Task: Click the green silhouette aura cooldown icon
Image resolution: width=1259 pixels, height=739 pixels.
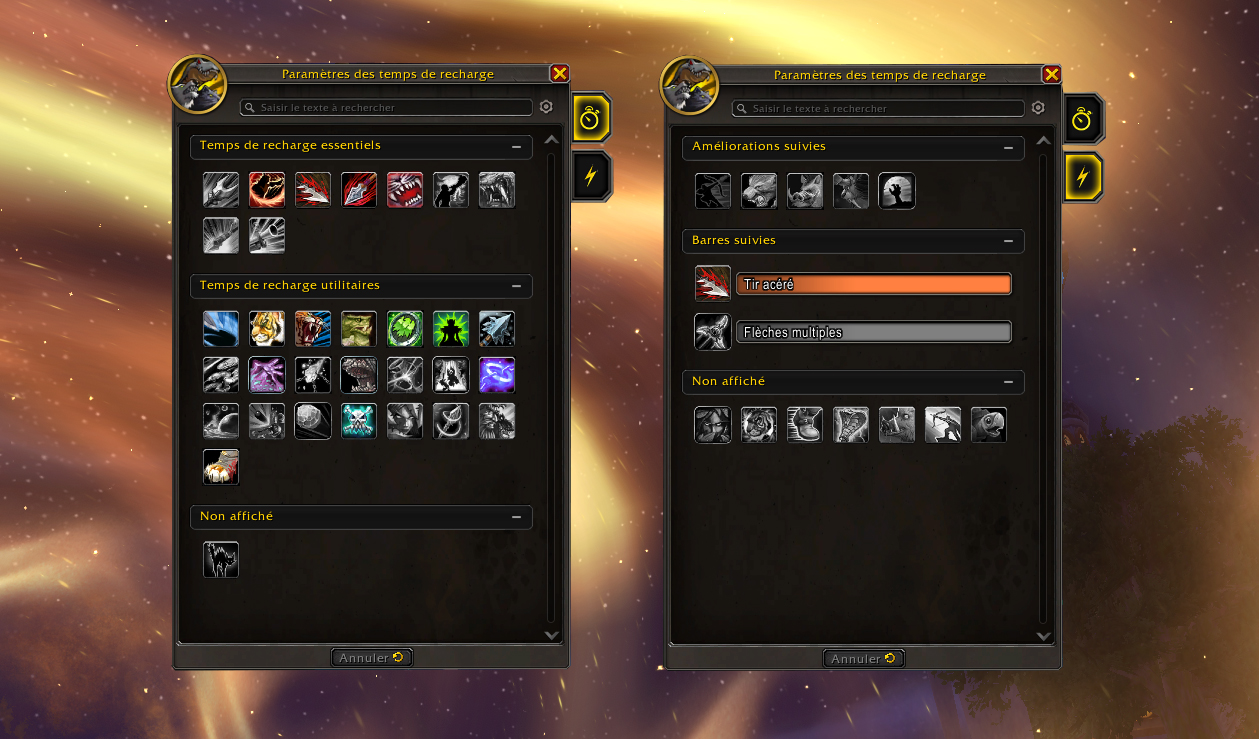Action: pos(451,329)
